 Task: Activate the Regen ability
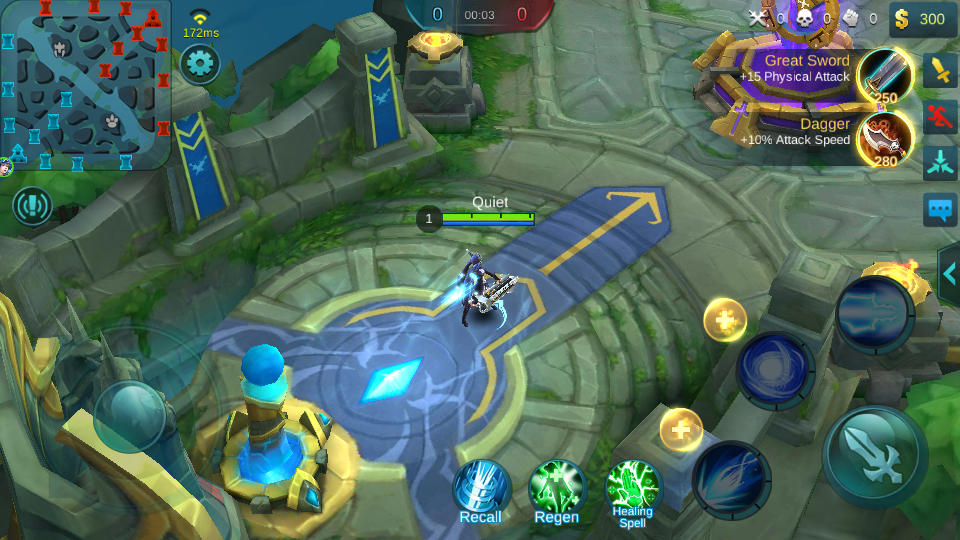click(557, 490)
